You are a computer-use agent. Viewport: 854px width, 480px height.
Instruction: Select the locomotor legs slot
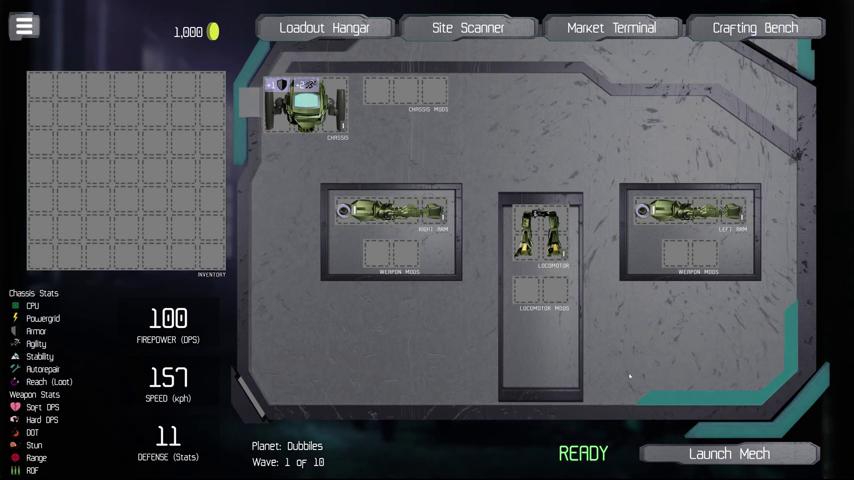pos(540,234)
